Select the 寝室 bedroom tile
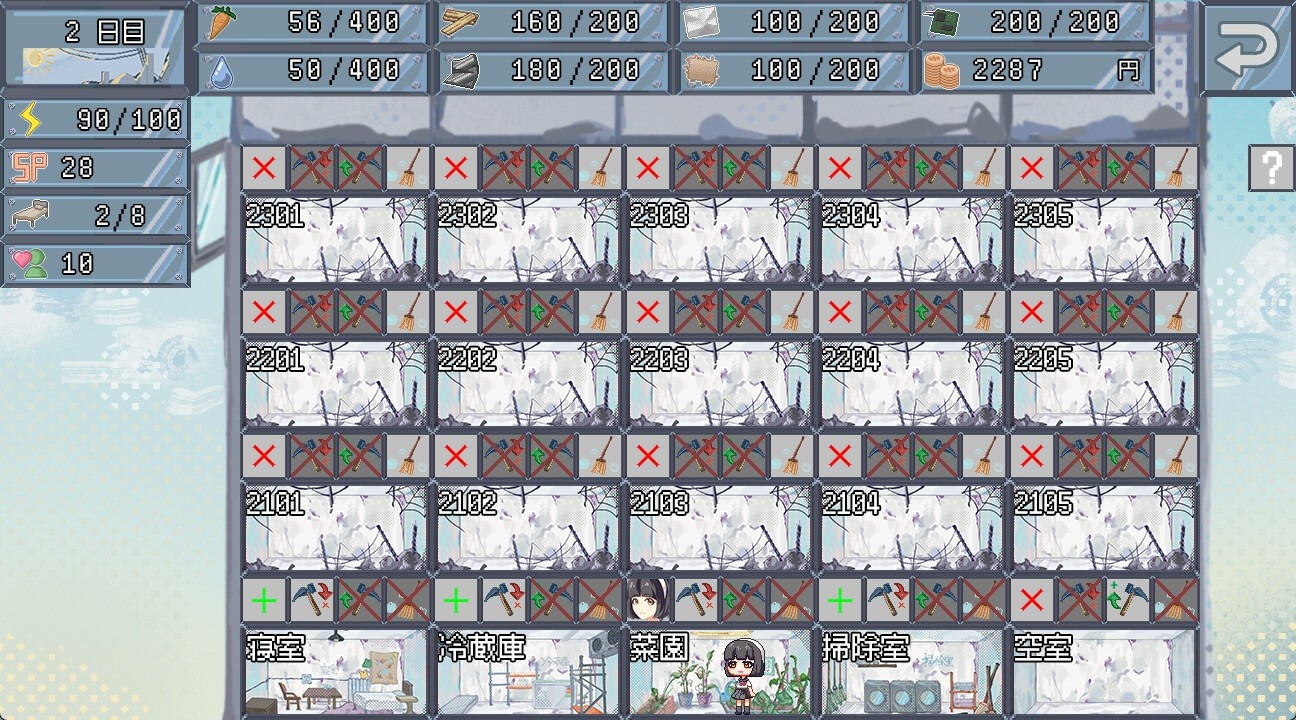This screenshot has height=720, width=1296. pyautogui.click(x=336, y=670)
